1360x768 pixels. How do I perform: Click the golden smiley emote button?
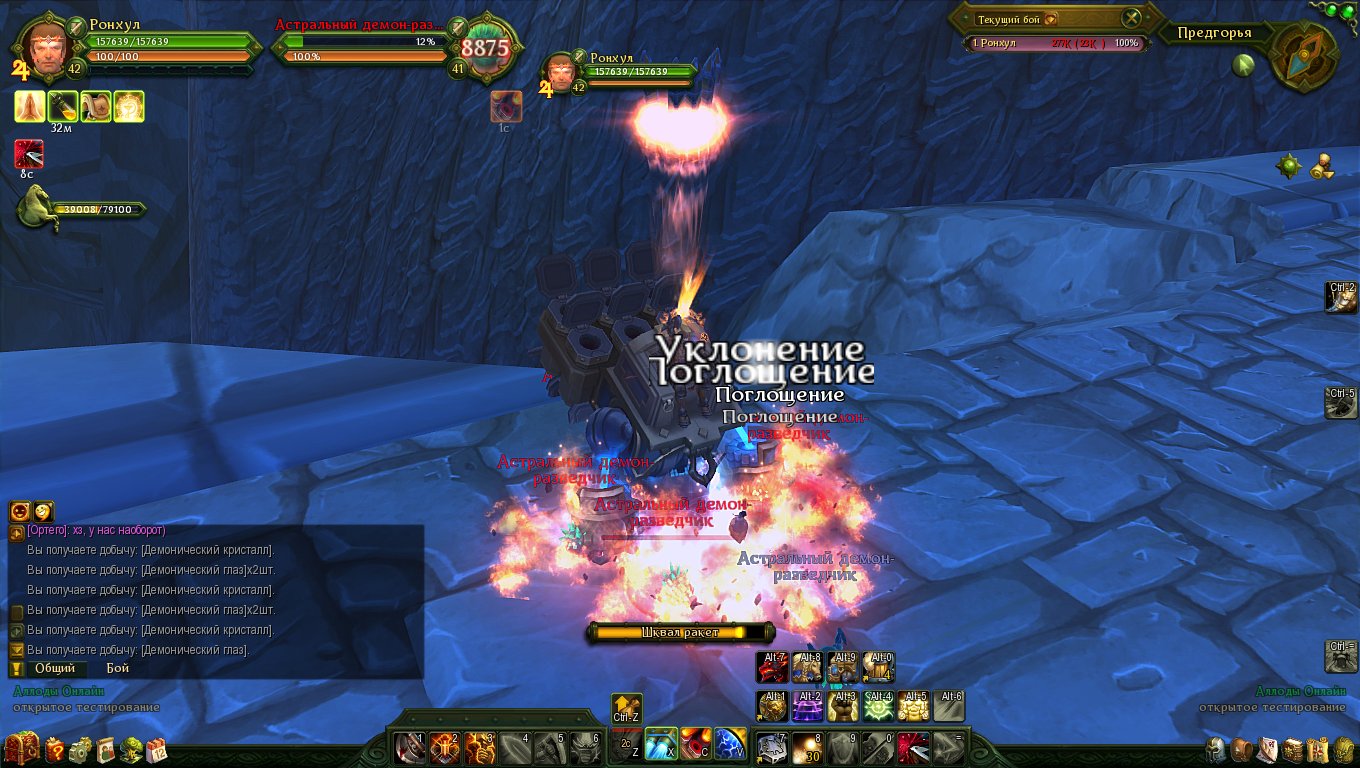point(44,511)
